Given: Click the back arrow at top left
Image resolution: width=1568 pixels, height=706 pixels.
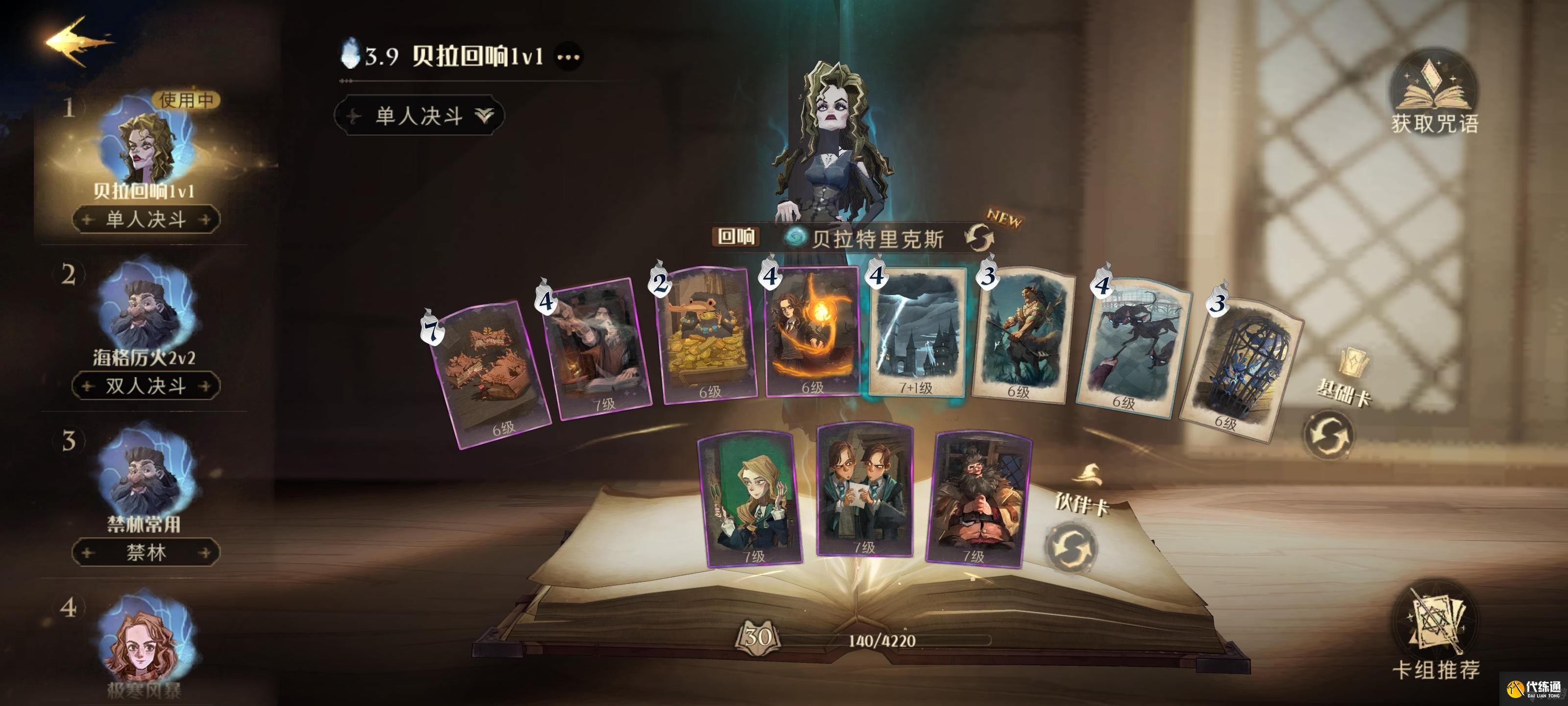Looking at the screenshot, I should coord(79,43).
